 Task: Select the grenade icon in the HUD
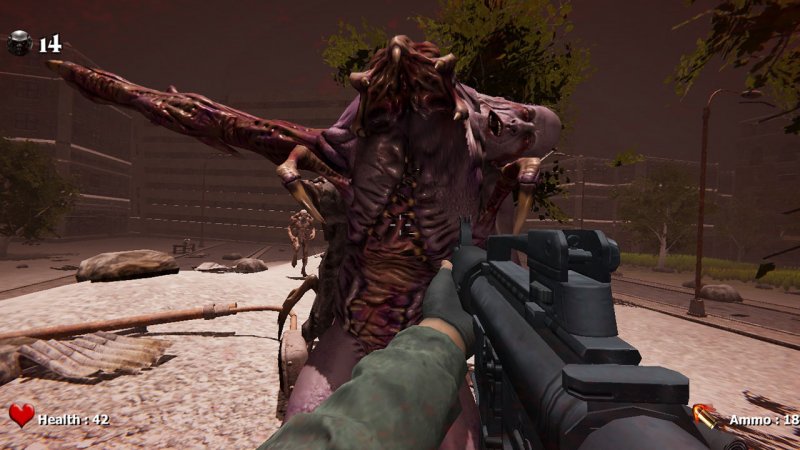[19, 42]
